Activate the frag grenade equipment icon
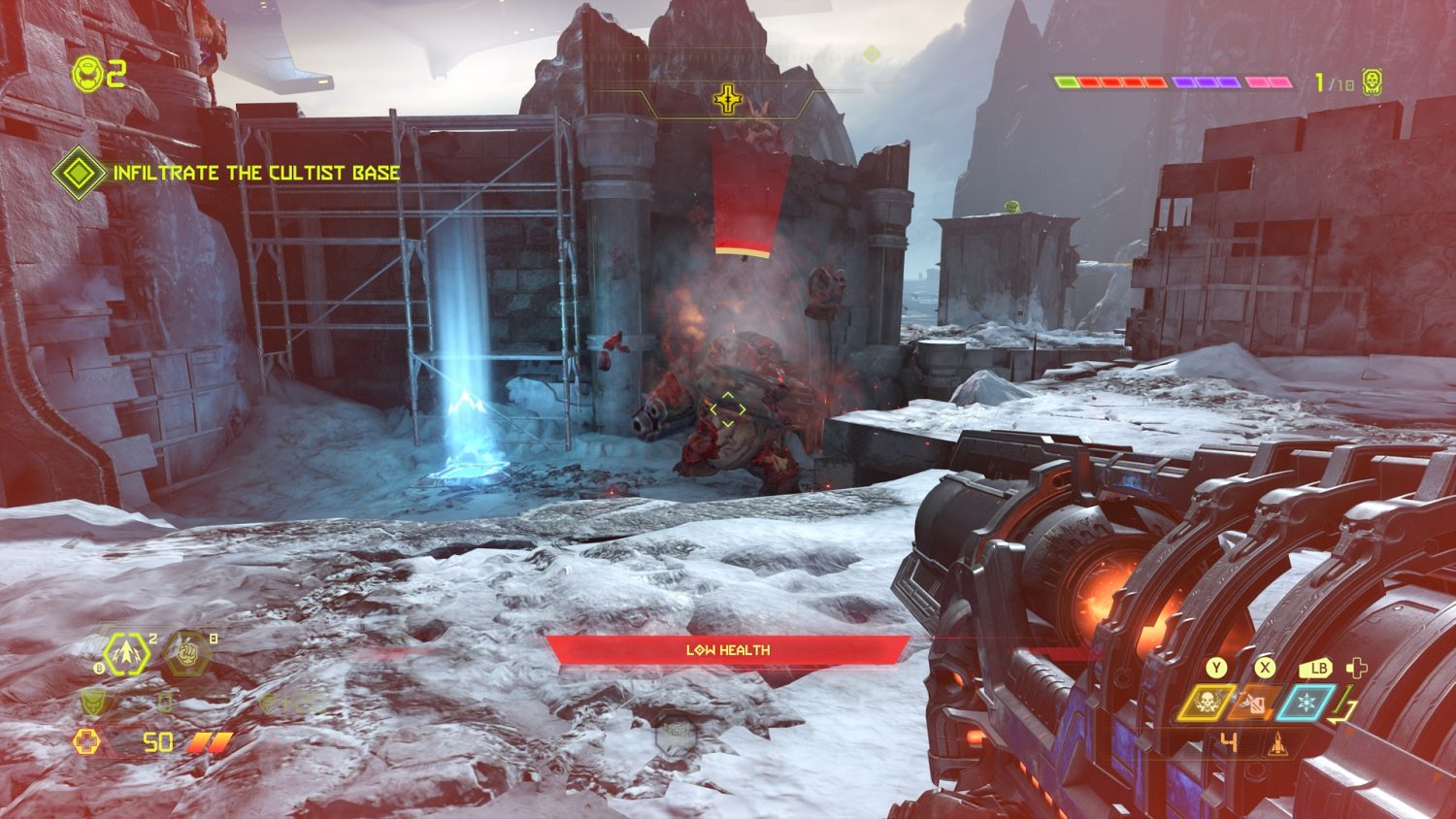This screenshot has width=1456, height=819. [x=127, y=653]
